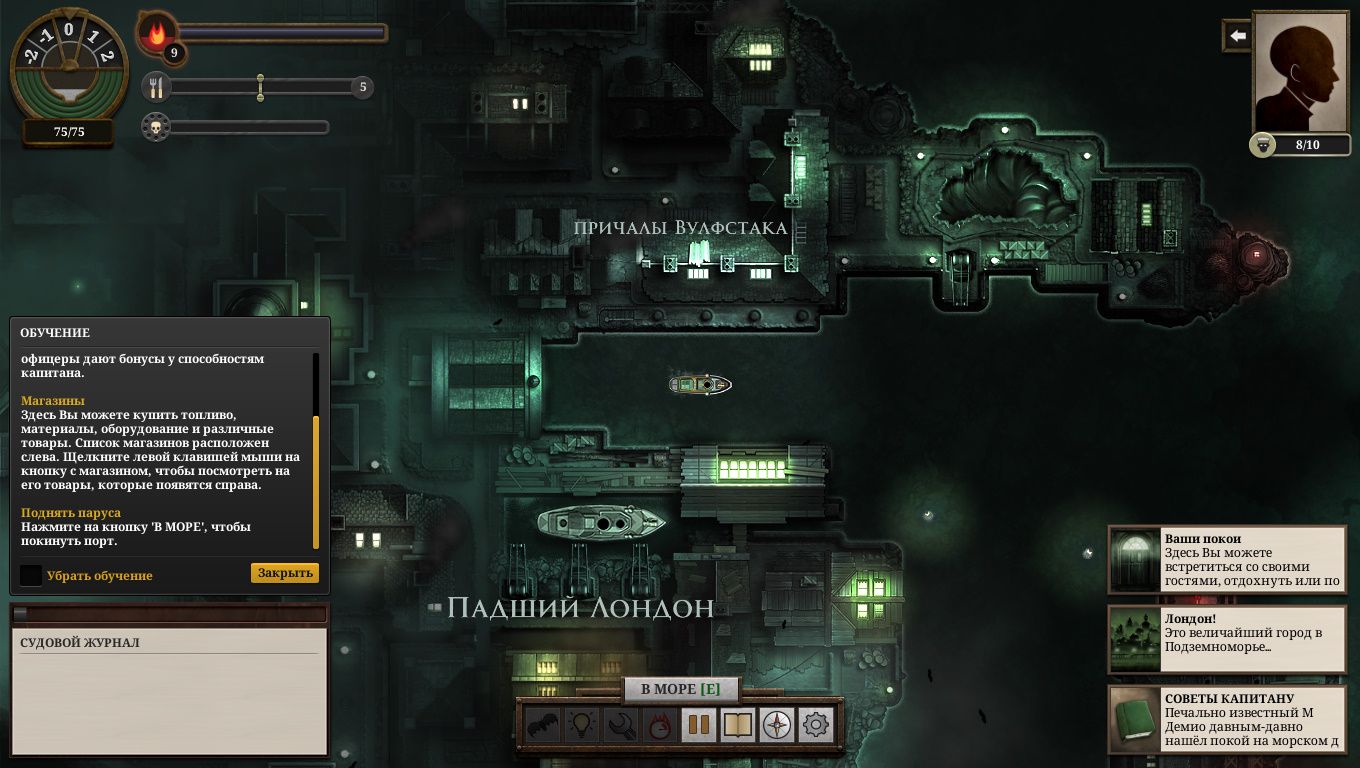
Task: Open the compass map icon
Action: (777, 725)
